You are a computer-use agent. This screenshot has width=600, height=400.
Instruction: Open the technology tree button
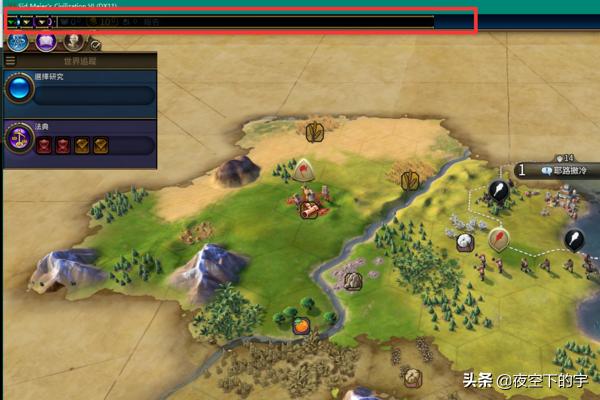[x=18, y=42]
